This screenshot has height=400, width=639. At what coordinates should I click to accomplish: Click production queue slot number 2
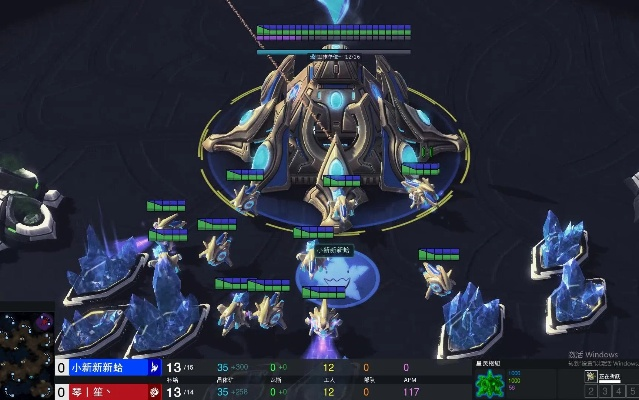591,391
